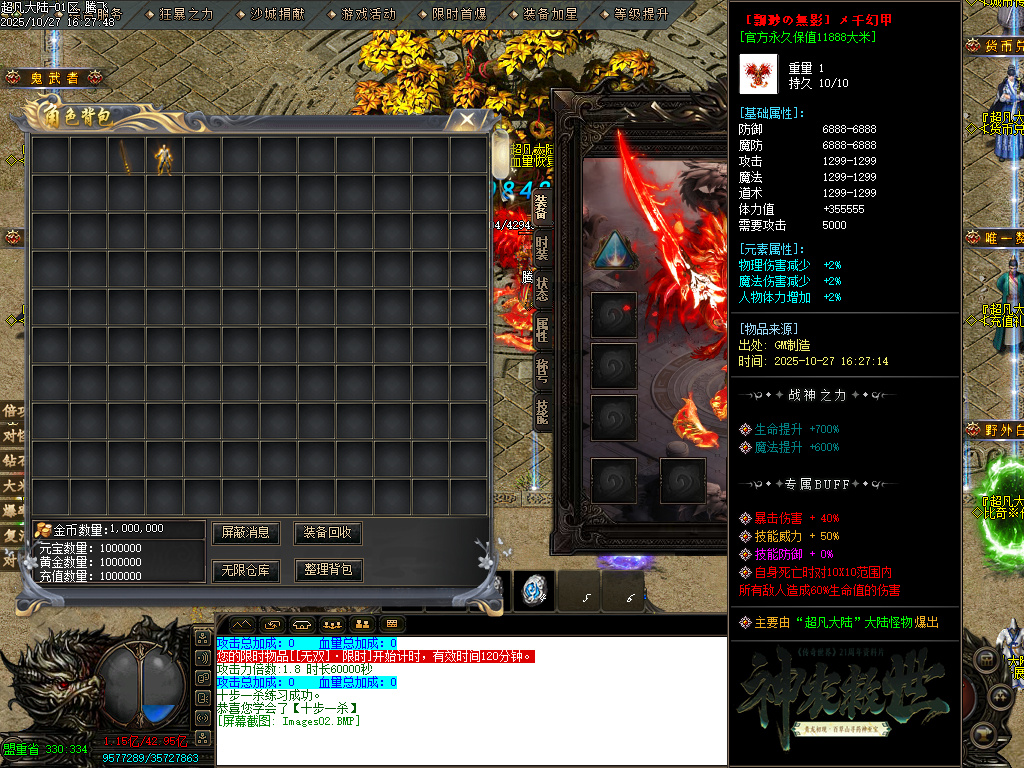
Task: Switch to the 技能 skills tab
Action: (541, 411)
